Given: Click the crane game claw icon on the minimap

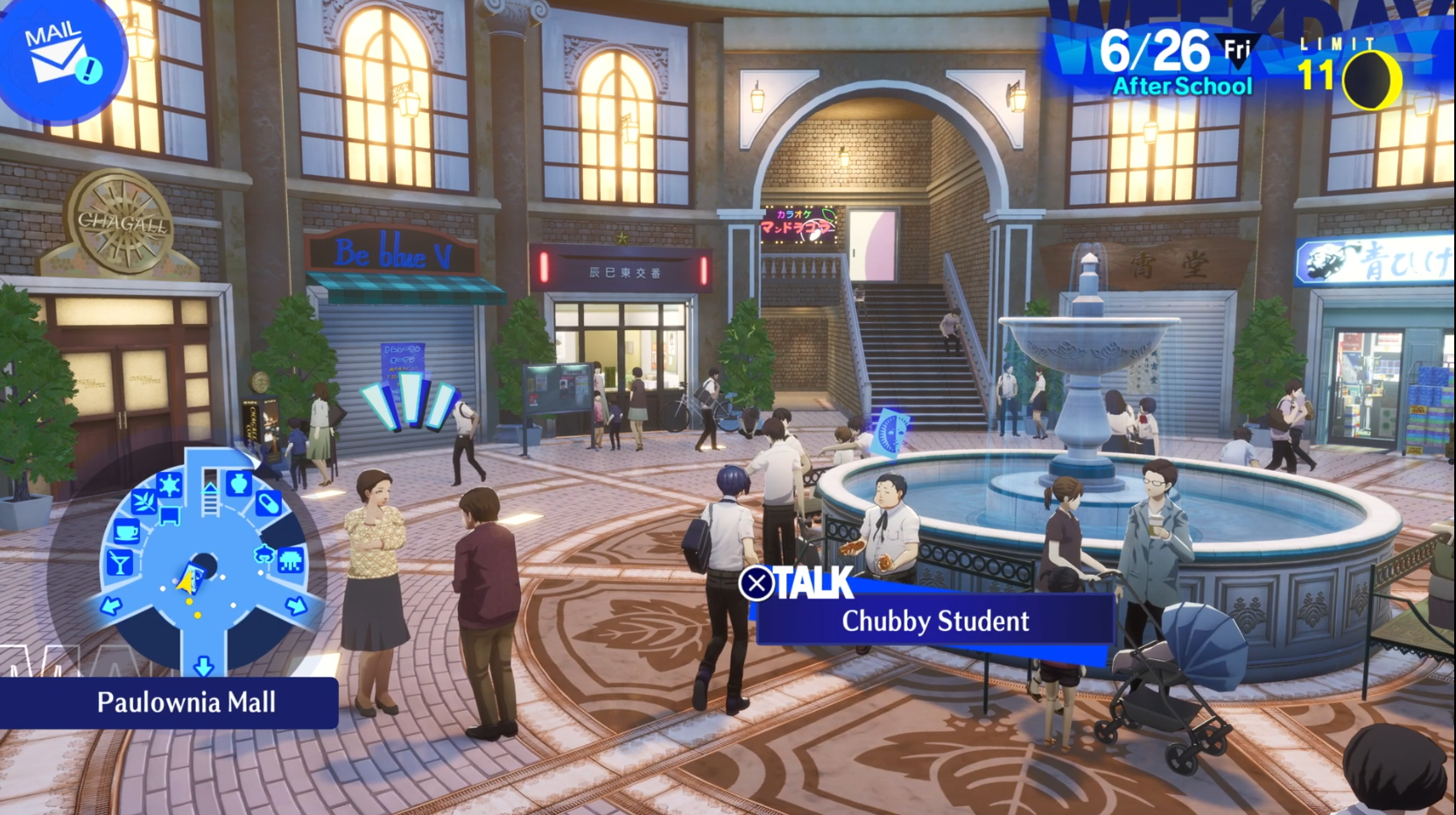Looking at the screenshot, I should tap(264, 554).
